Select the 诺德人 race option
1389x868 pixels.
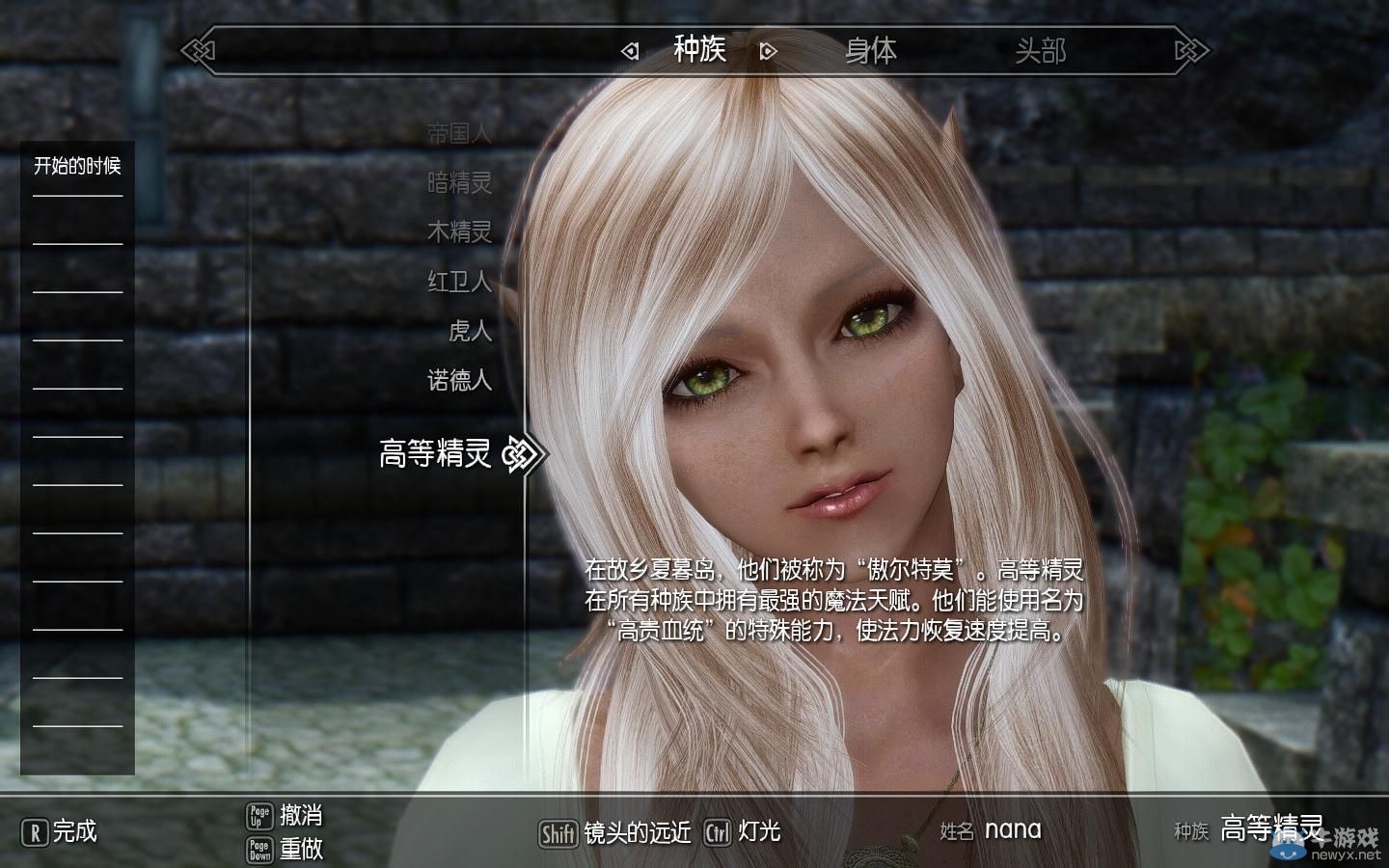(x=460, y=380)
